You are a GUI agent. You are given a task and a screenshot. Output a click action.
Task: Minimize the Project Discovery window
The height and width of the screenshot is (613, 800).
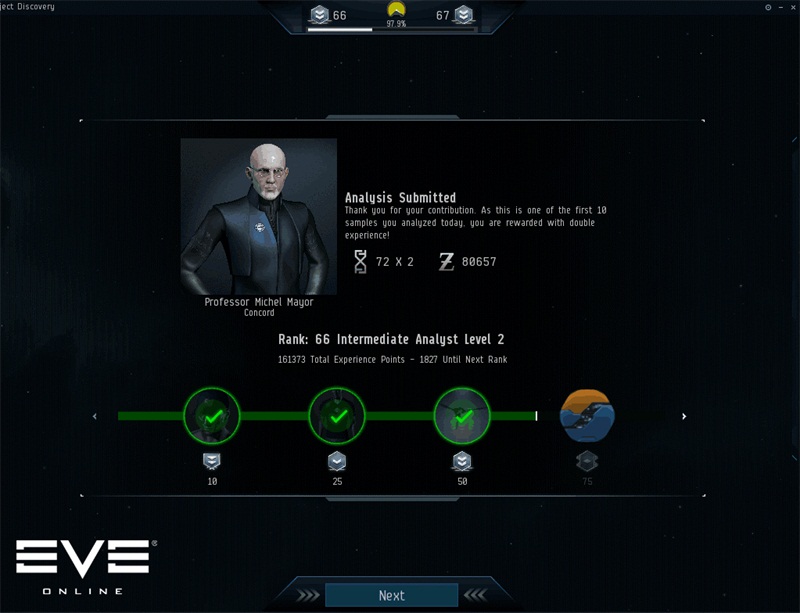pos(779,7)
